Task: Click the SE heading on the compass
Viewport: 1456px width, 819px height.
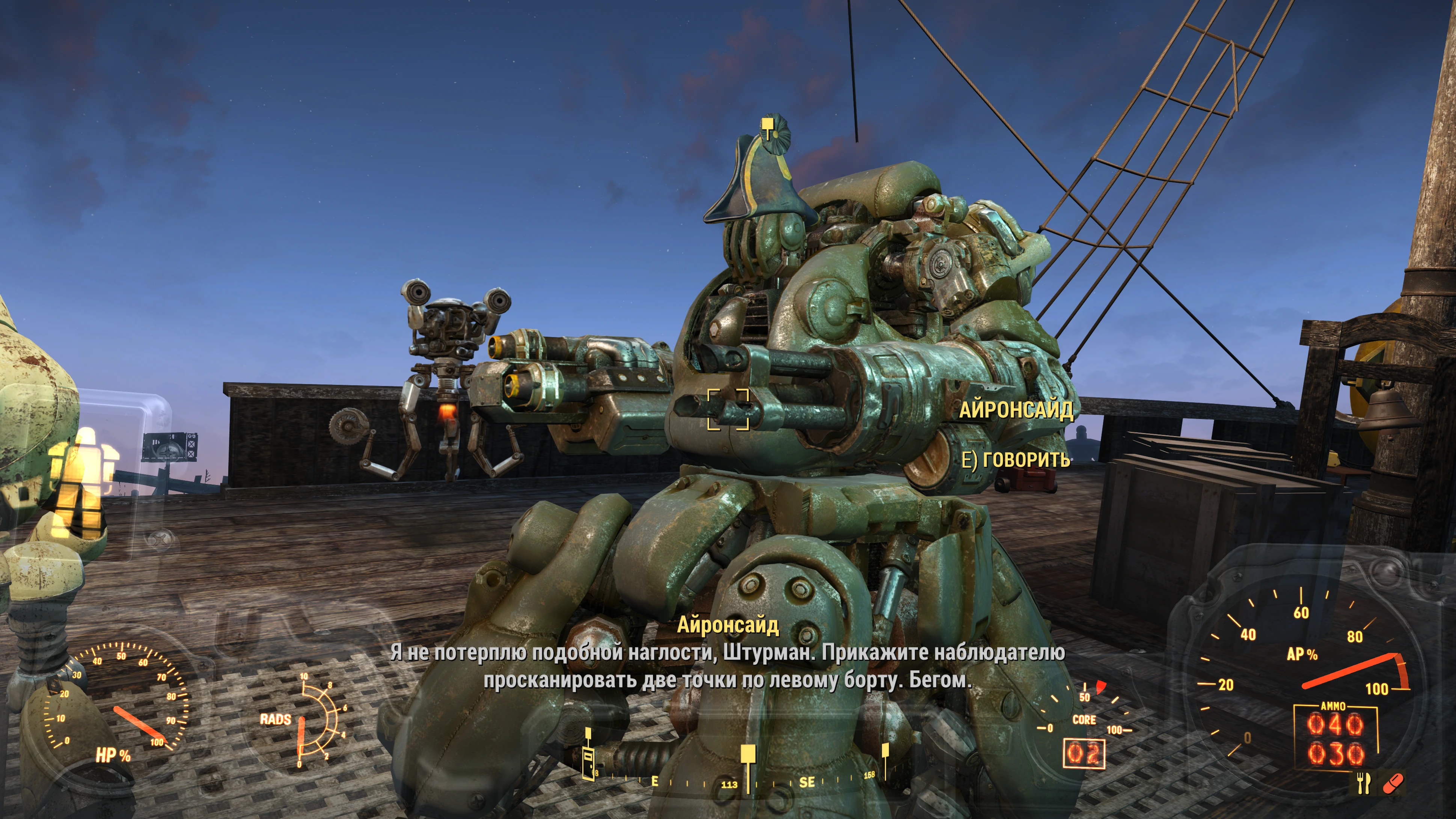Action: [x=807, y=782]
